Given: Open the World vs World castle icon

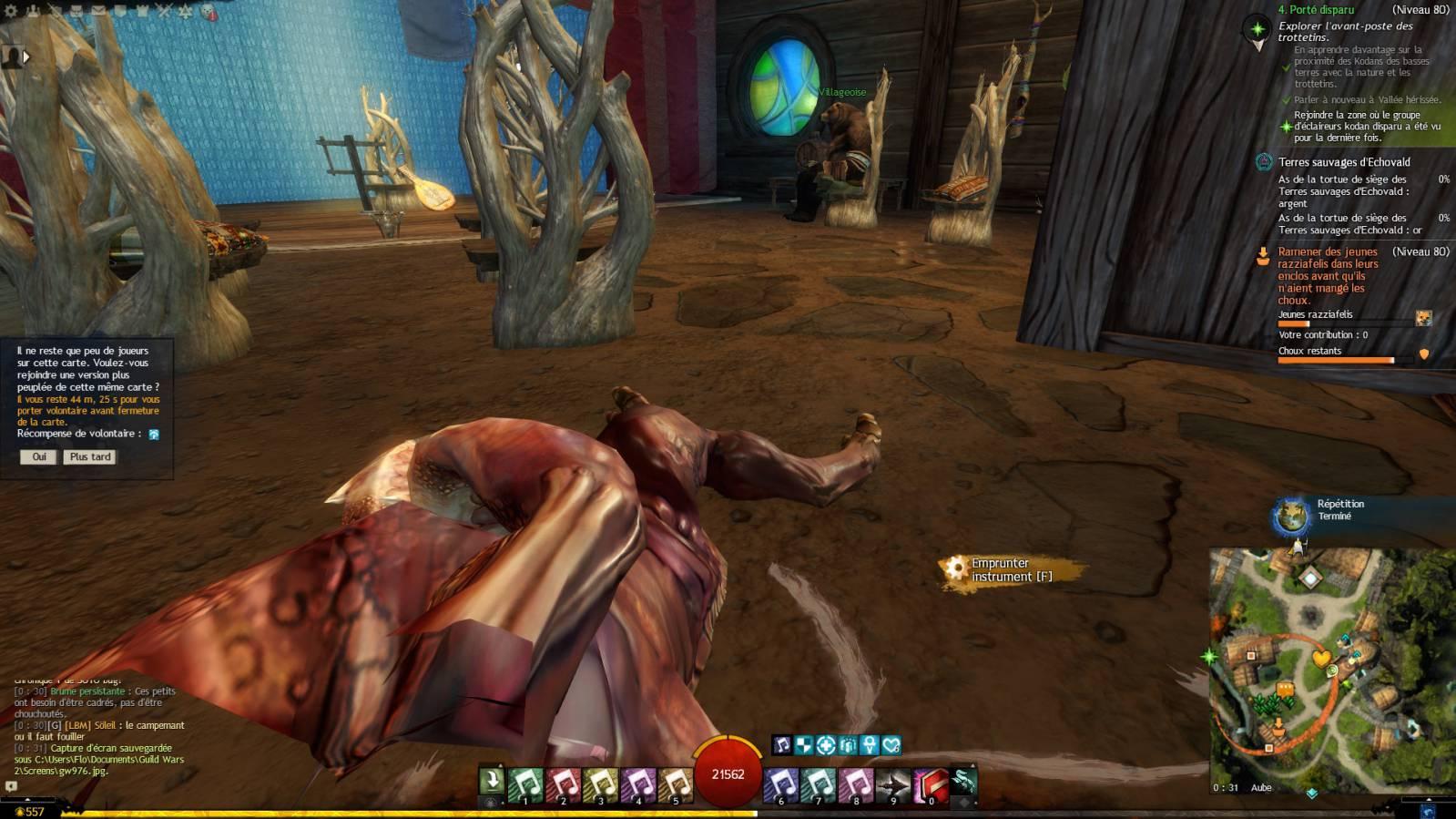Looking at the screenshot, I should point(142,11).
